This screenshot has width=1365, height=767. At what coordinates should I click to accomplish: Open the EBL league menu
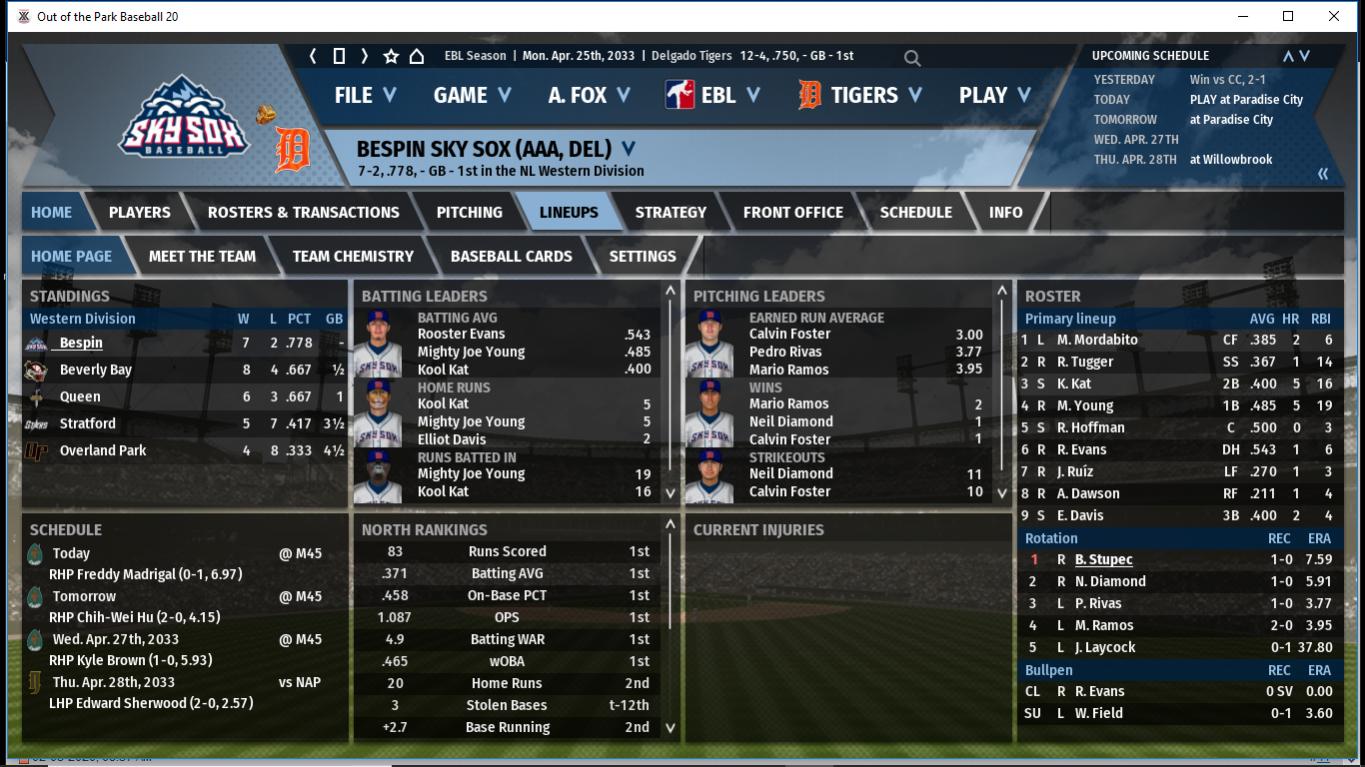point(712,95)
